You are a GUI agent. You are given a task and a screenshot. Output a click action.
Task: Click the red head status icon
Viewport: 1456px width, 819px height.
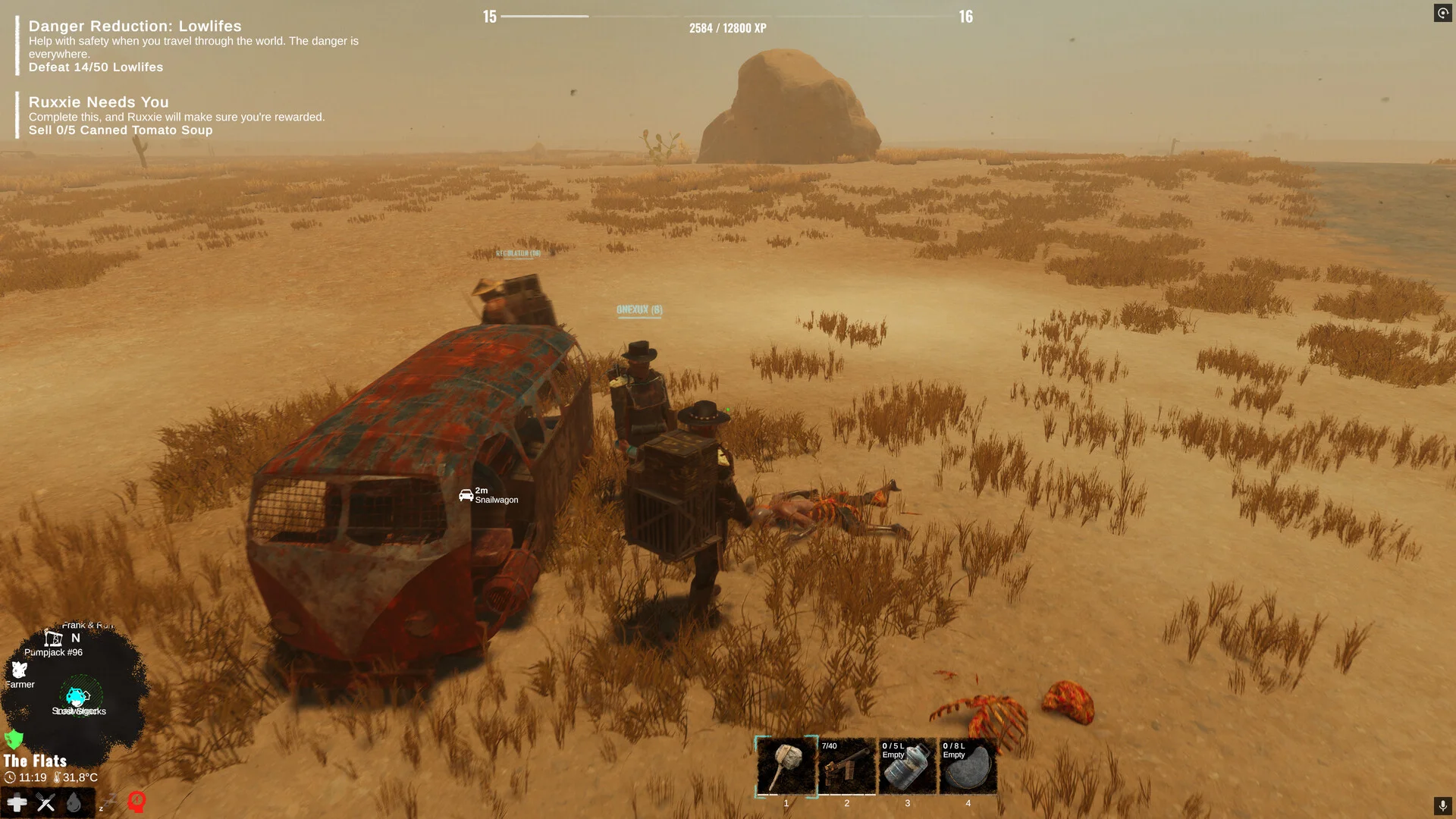point(136,801)
